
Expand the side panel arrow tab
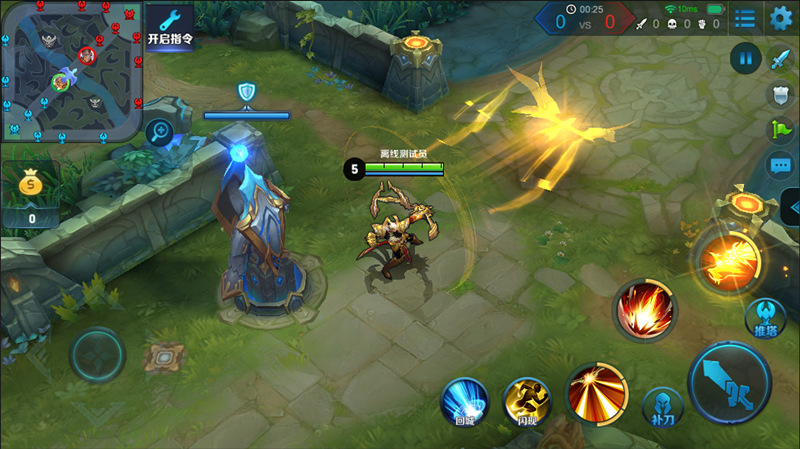tap(793, 207)
